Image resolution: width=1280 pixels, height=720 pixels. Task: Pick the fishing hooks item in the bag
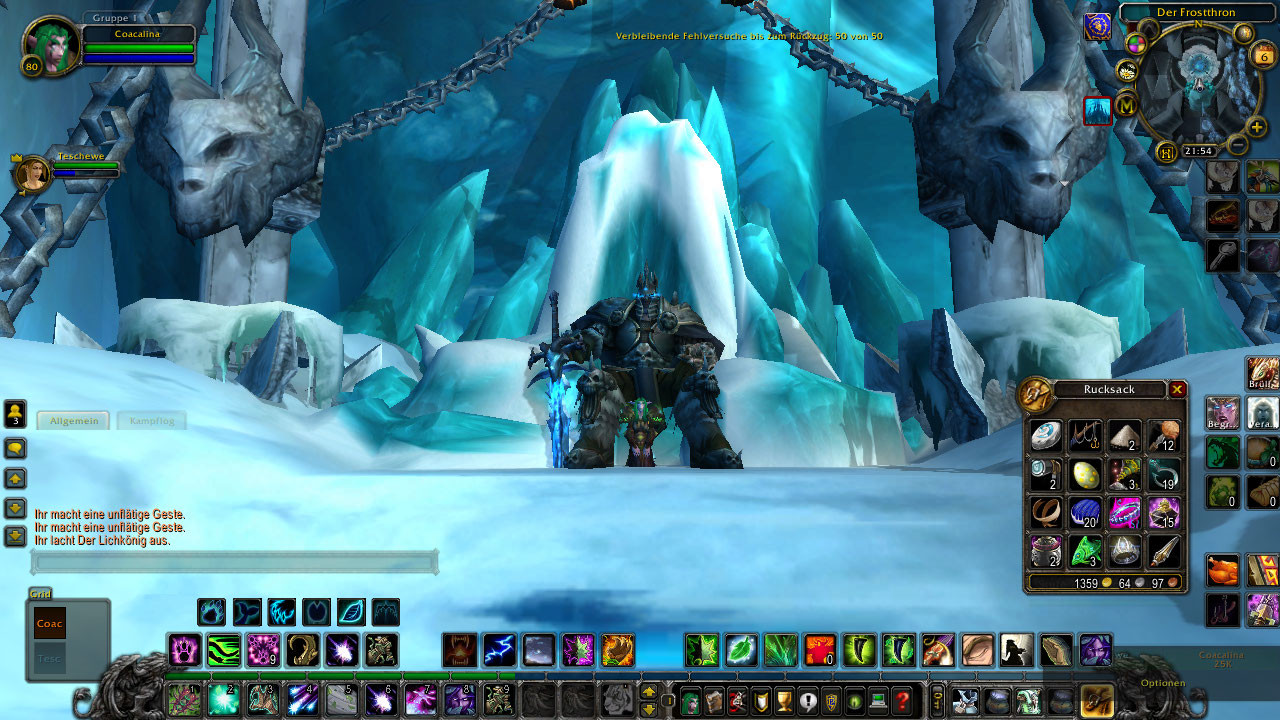pos(1085,436)
